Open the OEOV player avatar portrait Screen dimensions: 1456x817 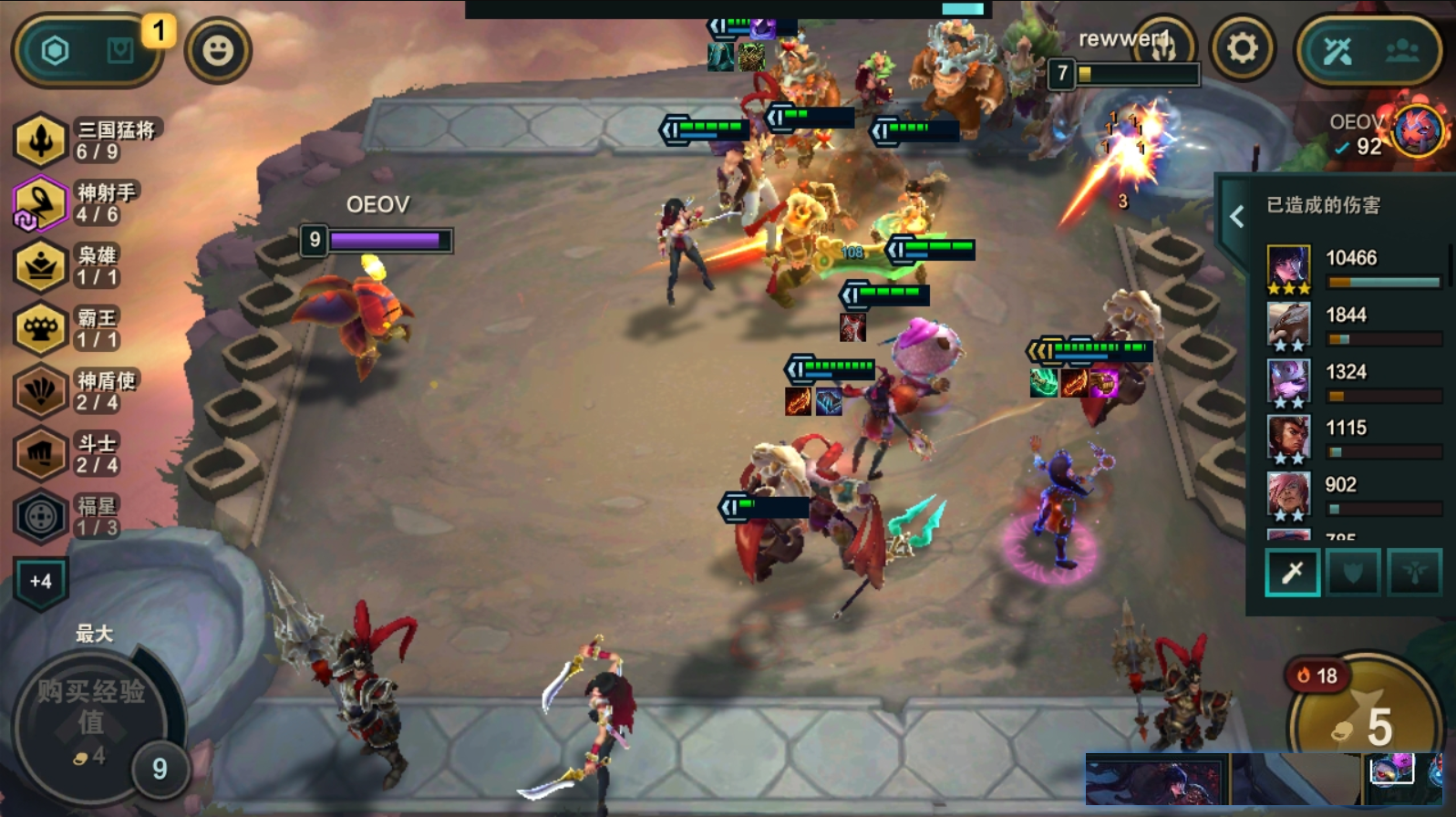pyautogui.click(x=1418, y=129)
